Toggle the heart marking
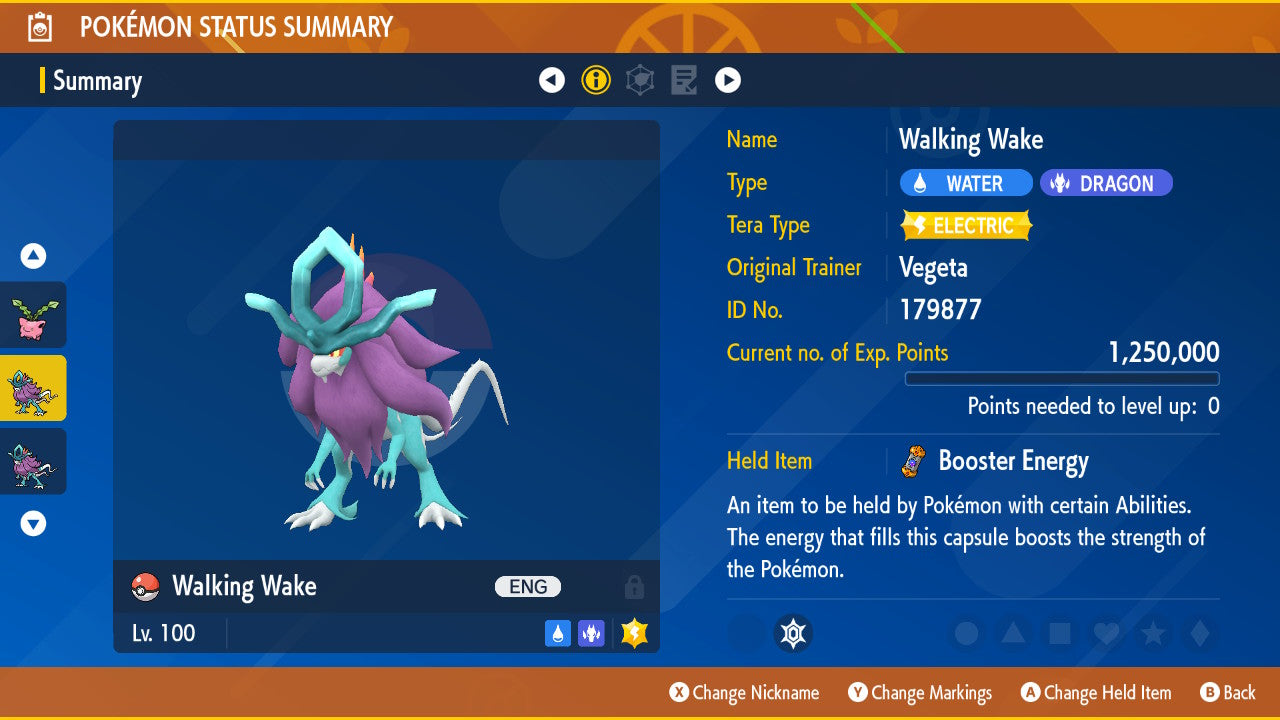1280x720 pixels. tap(1105, 633)
